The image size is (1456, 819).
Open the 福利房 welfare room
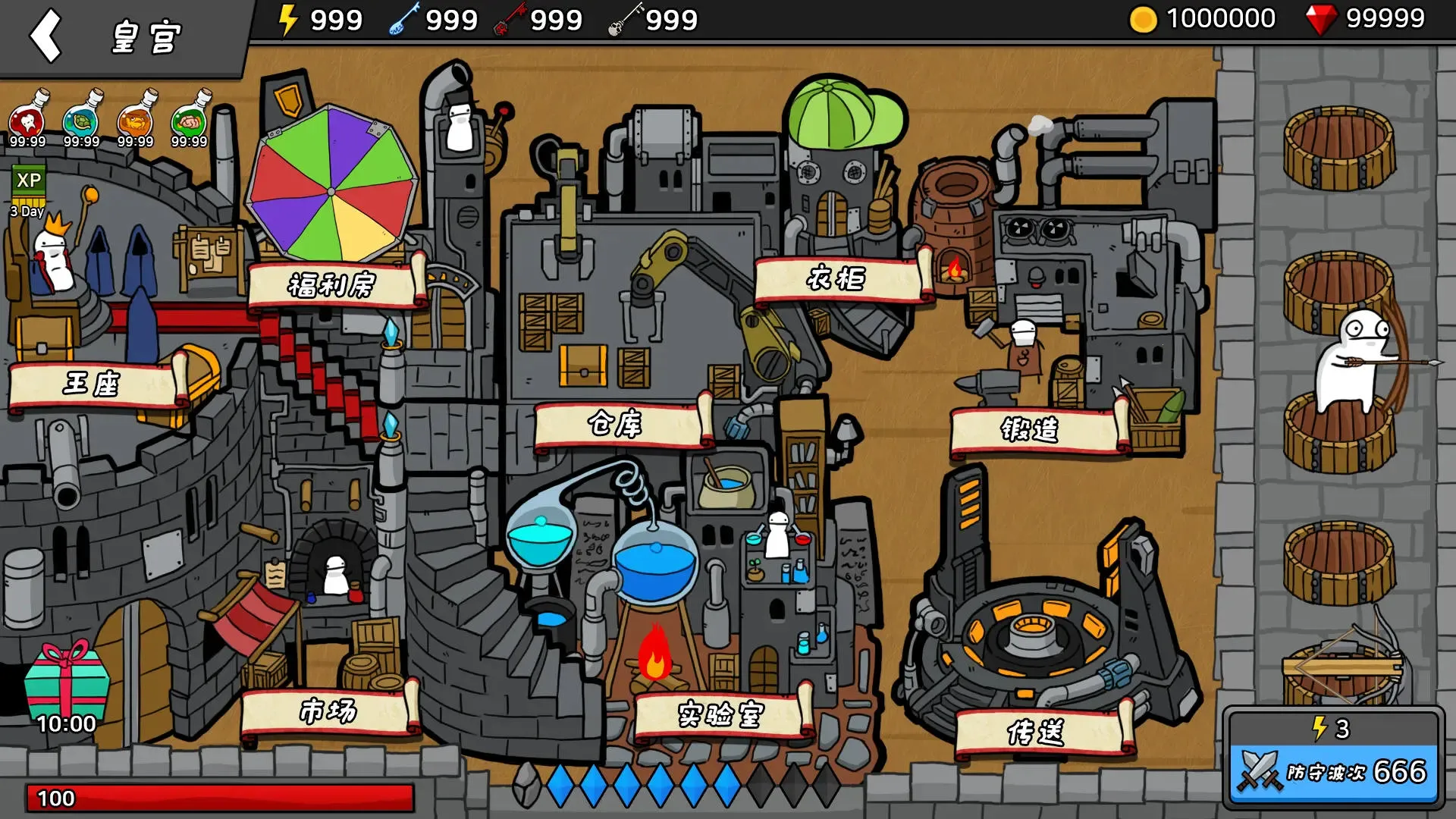click(332, 285)
